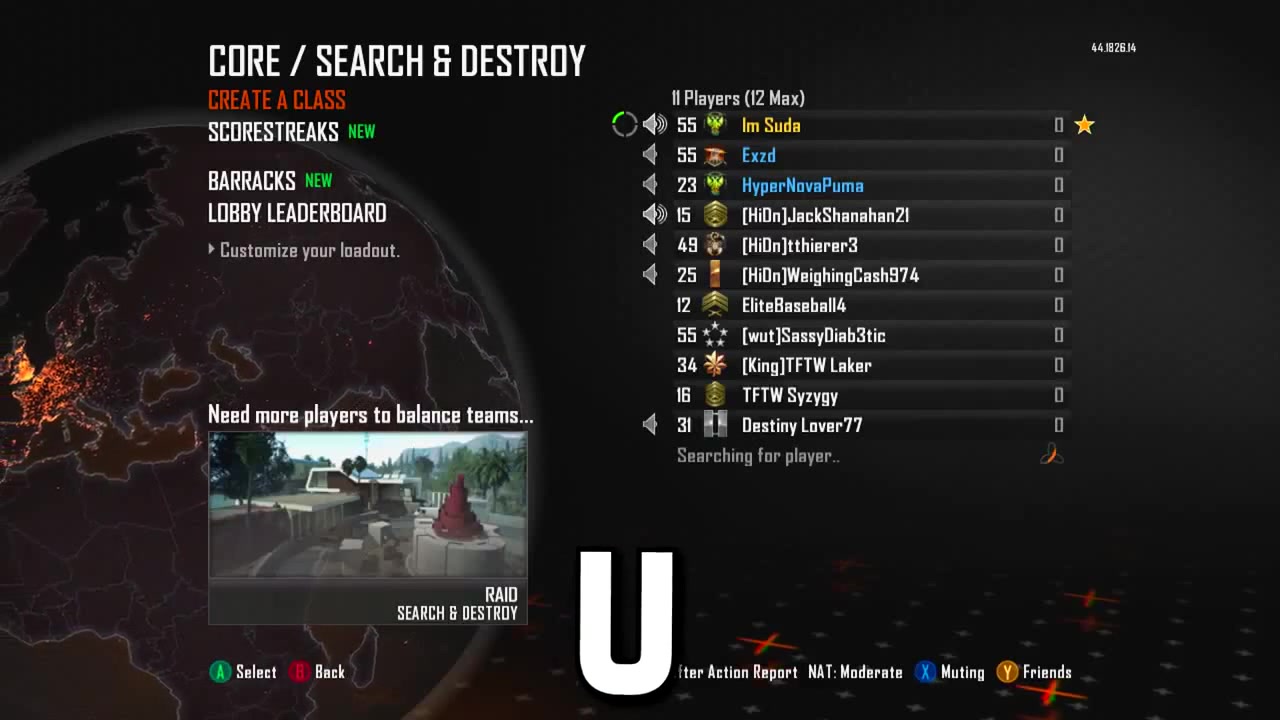
Task: Mute Im Suda's speaker icon
Action: (655, 125)
